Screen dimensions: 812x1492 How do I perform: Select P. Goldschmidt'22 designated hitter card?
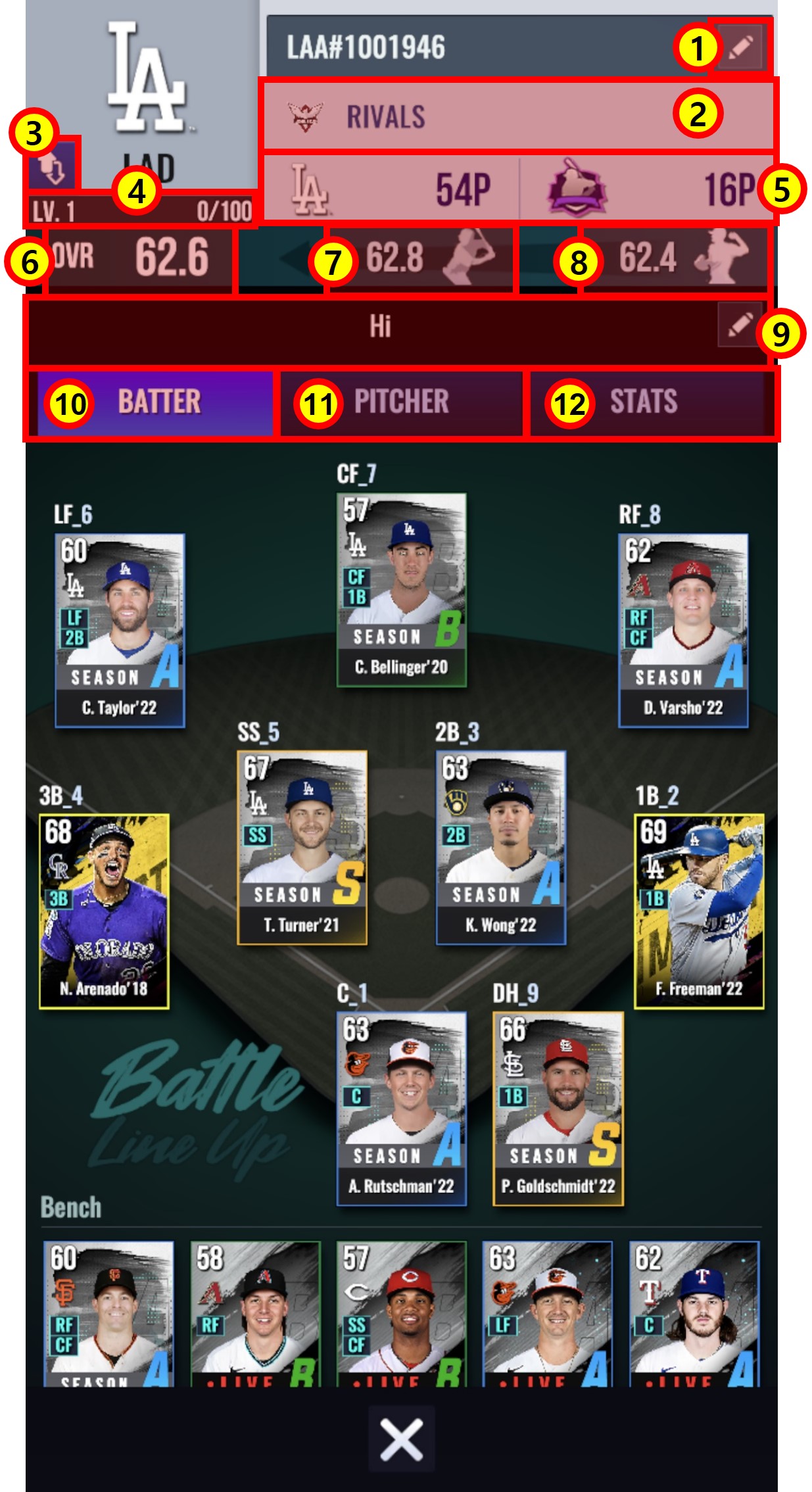[558, 1109]
